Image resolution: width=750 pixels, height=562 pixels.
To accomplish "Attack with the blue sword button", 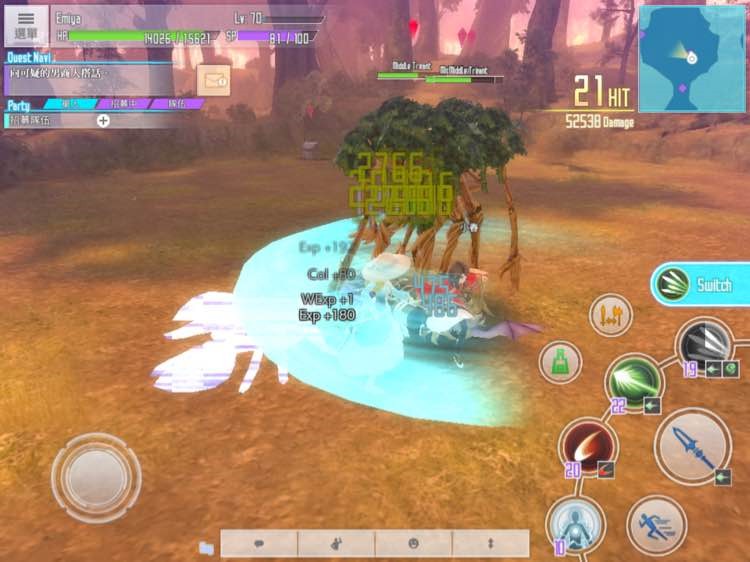I will point(692,445).
